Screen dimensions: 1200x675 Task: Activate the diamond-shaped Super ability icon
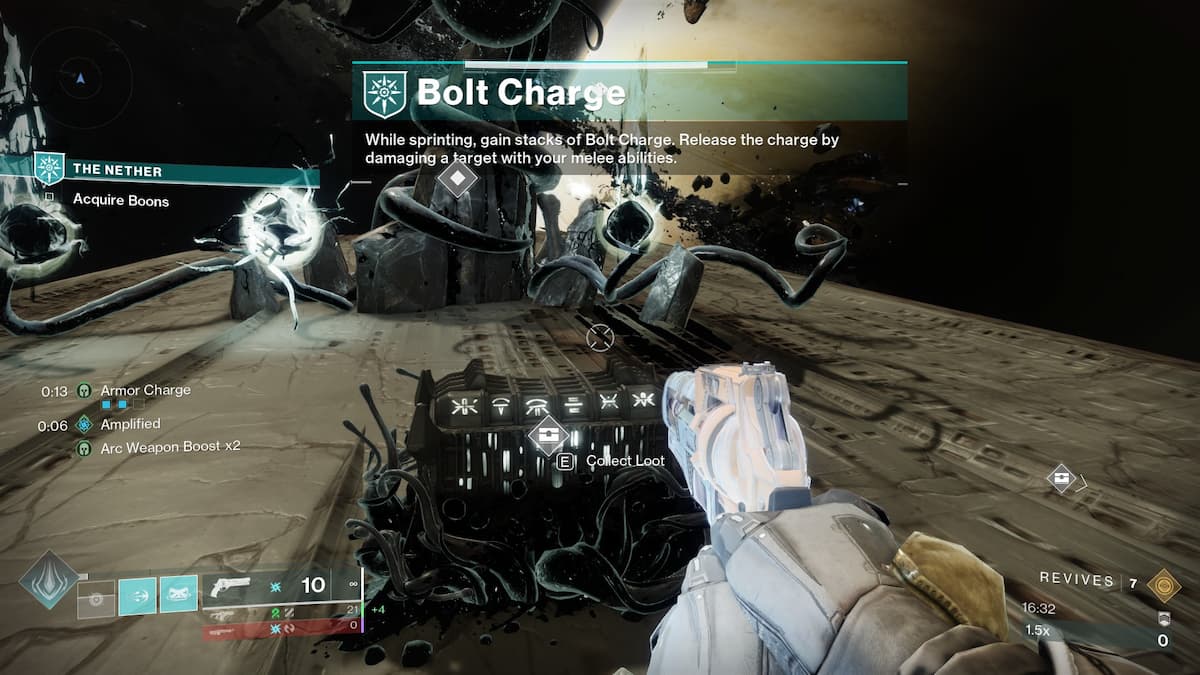pos(48,580)
